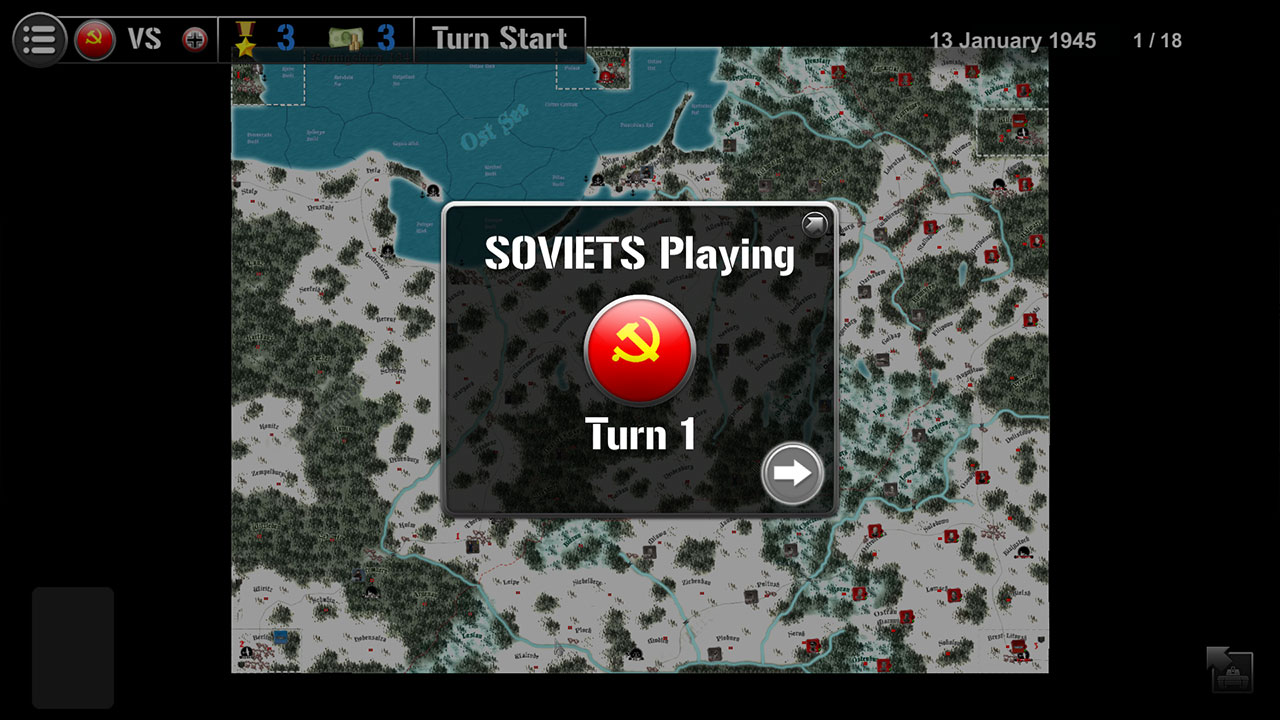
Task: Click the 13 January 1945 date display
Action: (1016, 40)
